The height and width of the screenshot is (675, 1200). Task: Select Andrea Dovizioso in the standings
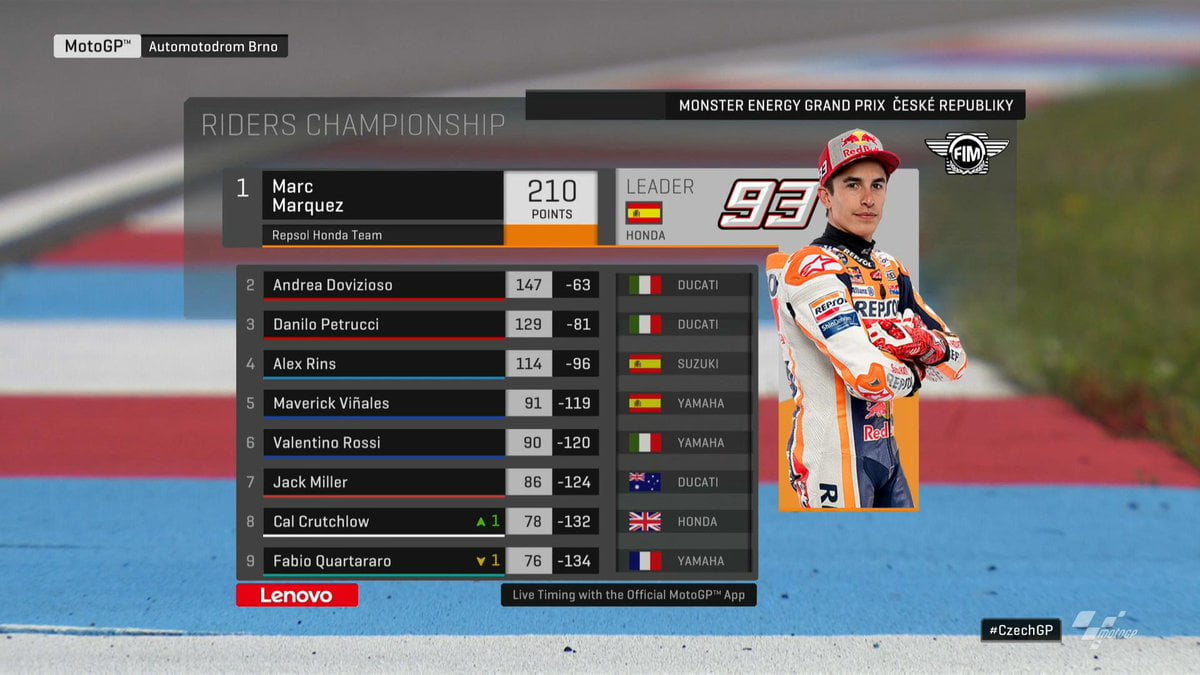pyautogui.click(x=383, y=285)
